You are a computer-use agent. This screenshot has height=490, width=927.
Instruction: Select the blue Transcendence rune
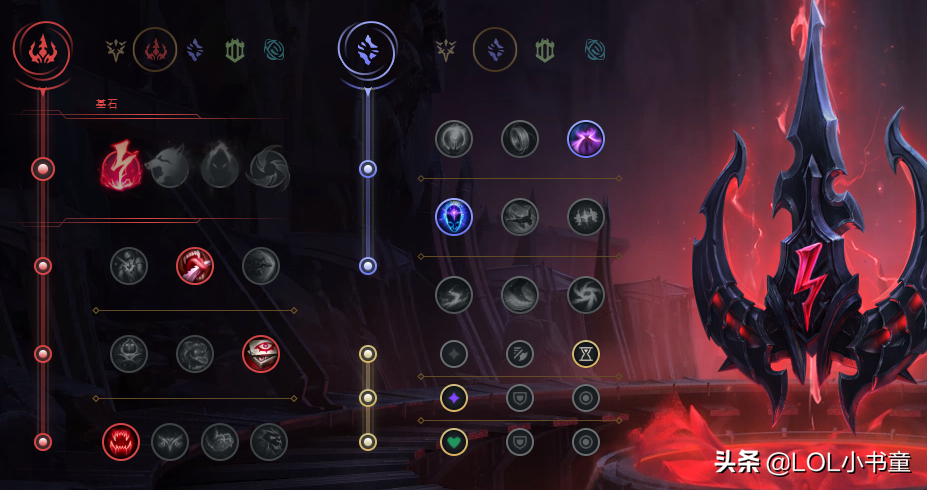454,216
